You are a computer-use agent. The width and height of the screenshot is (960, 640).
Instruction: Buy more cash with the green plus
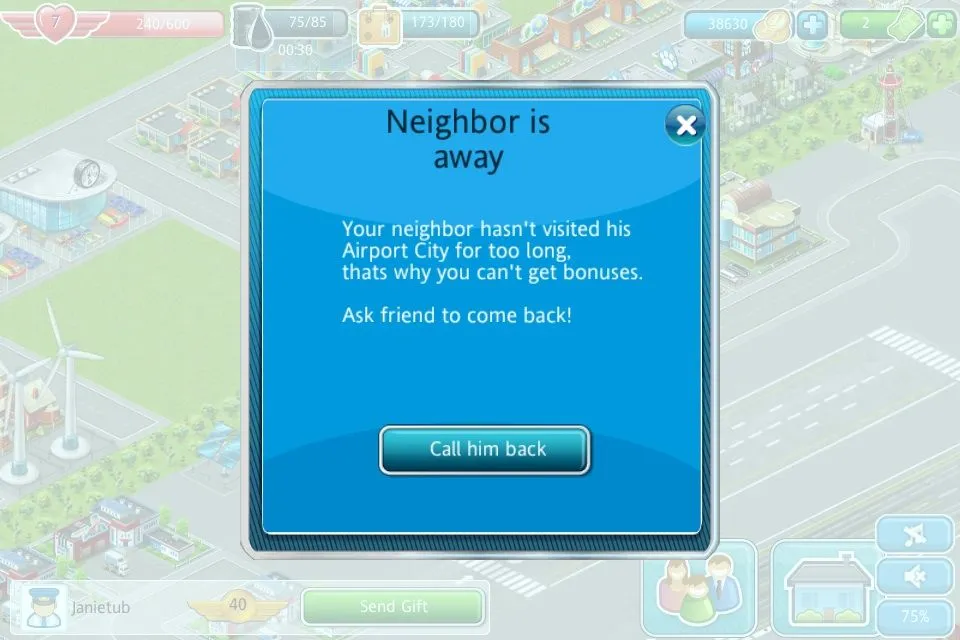(941, 23)
